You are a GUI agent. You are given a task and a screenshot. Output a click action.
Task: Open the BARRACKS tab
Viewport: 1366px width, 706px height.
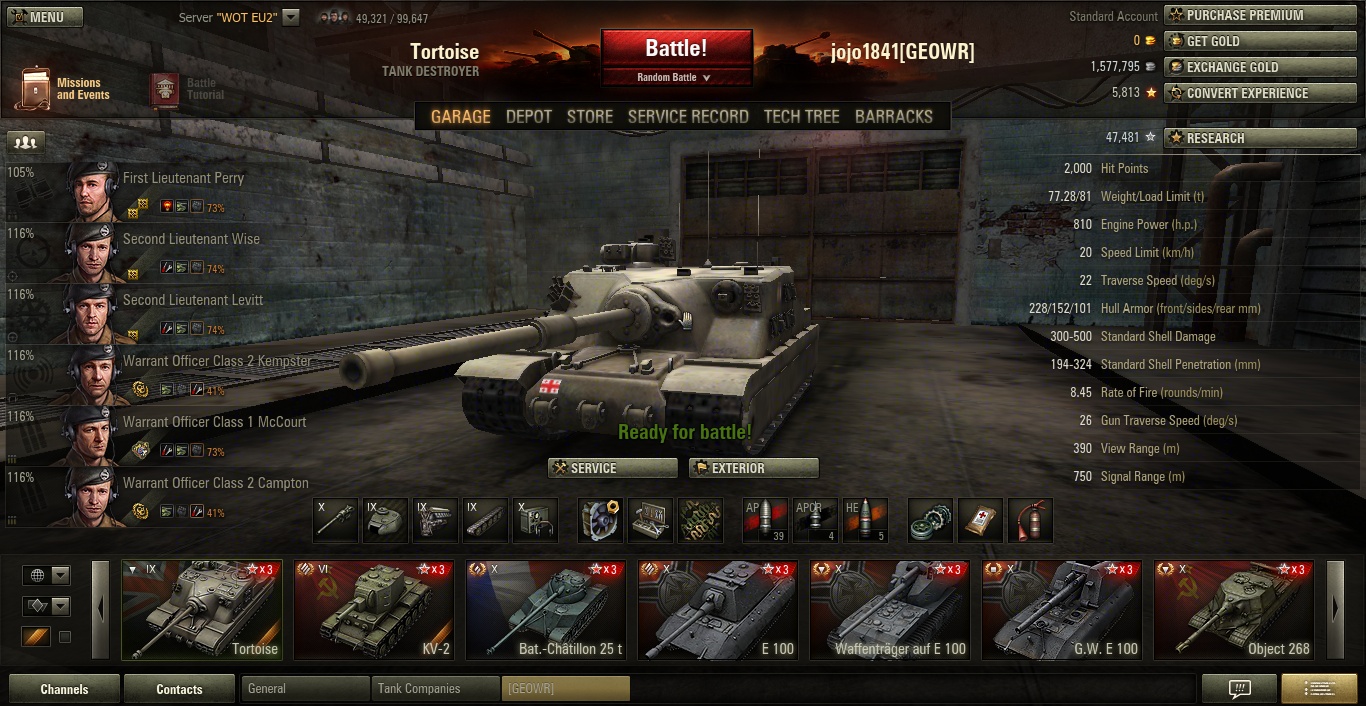click(893, 117)
